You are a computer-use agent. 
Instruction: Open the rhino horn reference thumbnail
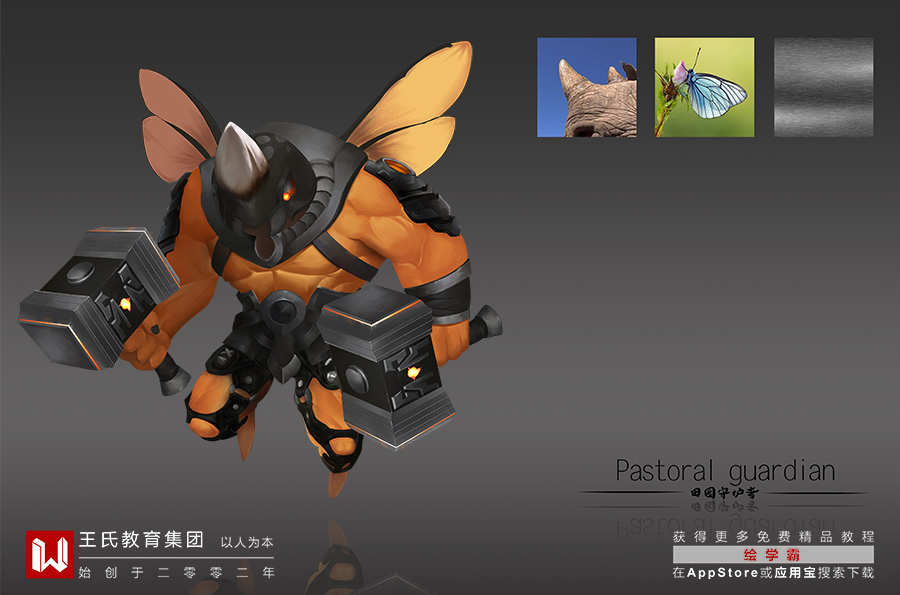[x=586, y=87]
